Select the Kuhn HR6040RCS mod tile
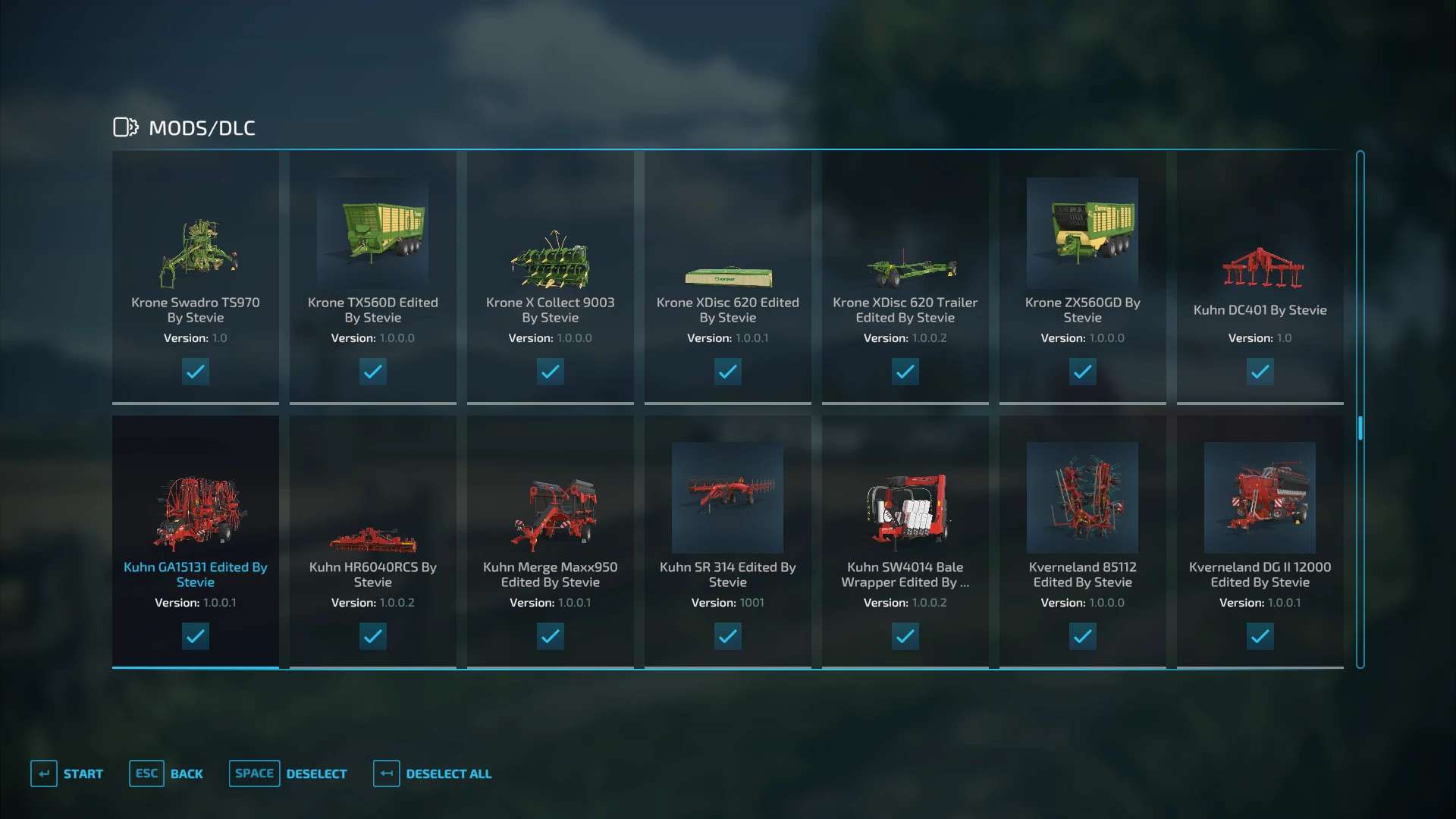Viewport: 1456px width, 819px height. [x=373, y=538]
